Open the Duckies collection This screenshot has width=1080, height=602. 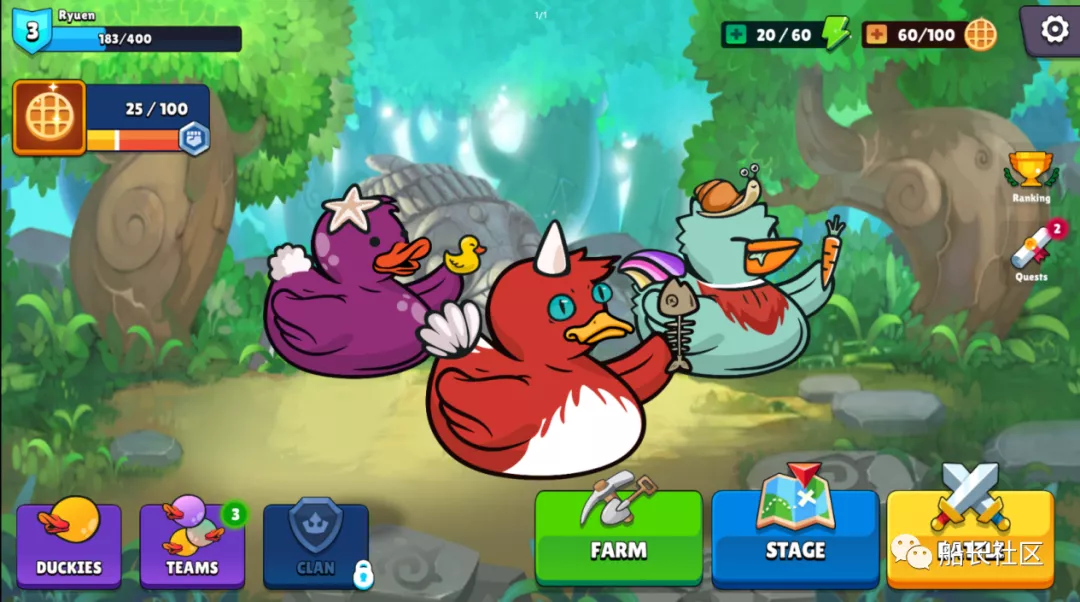[x=69, y=545]
